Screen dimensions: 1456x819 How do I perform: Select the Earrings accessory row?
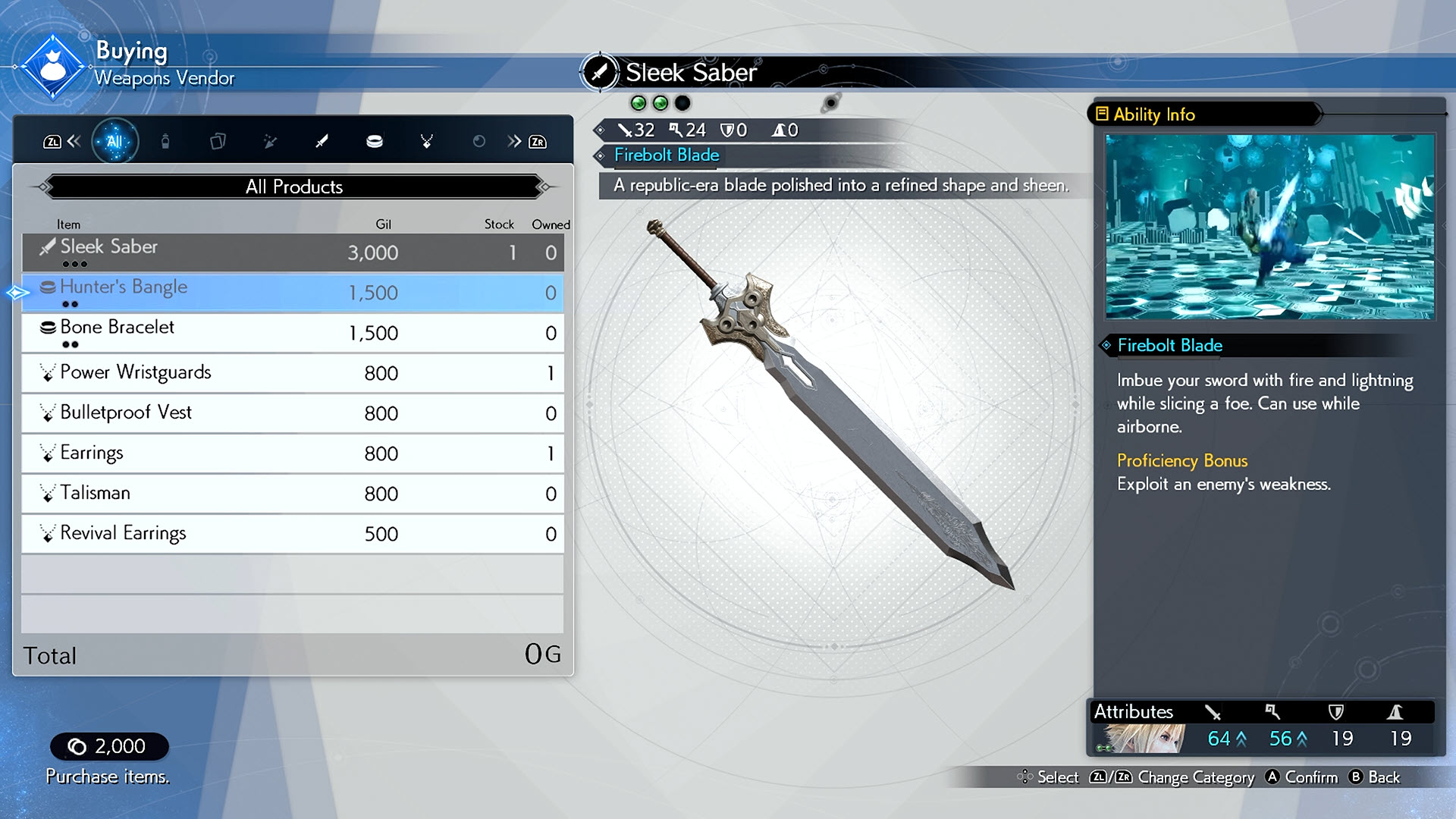(293, 453)
